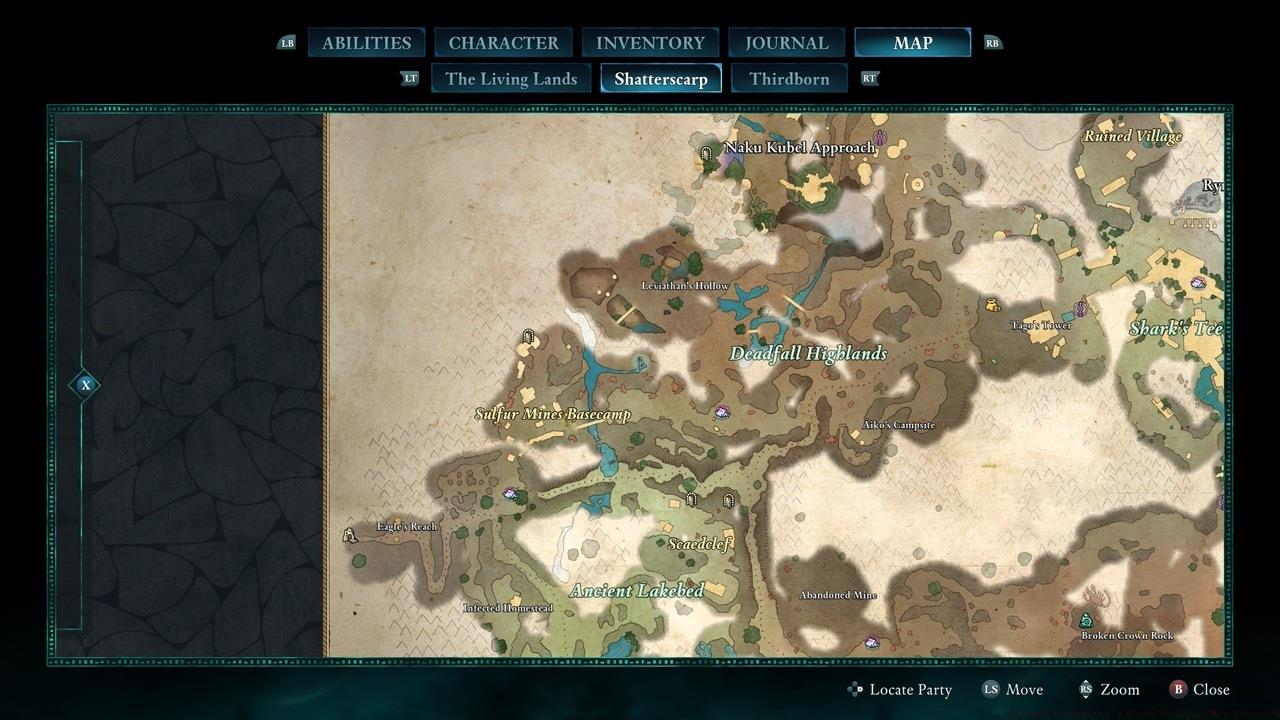
Task: Choose the Ruined Village map label
Action: pos(1133,136)
